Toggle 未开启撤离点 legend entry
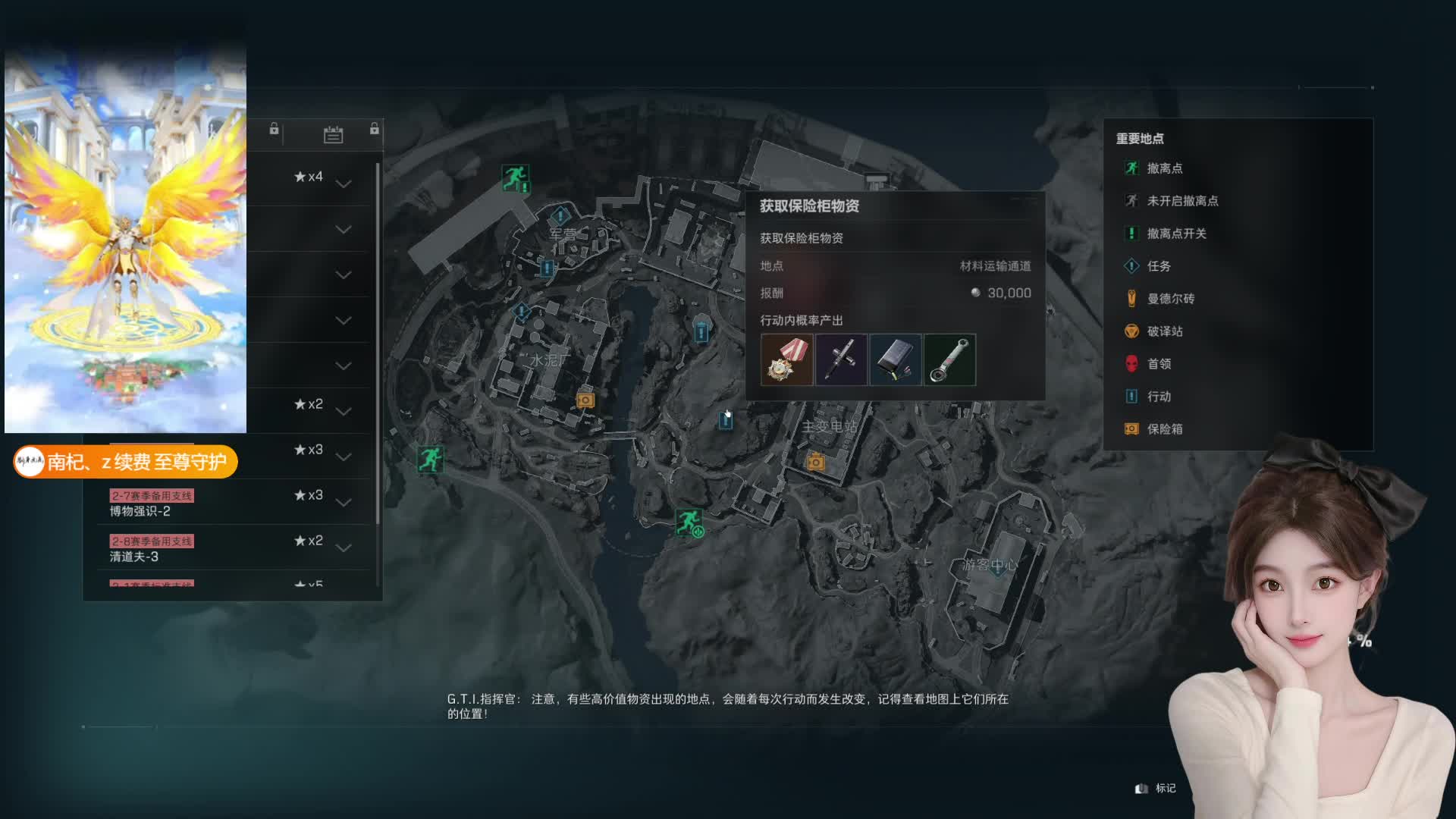Screen dimensions: 1456x819 click(1181, 201)
